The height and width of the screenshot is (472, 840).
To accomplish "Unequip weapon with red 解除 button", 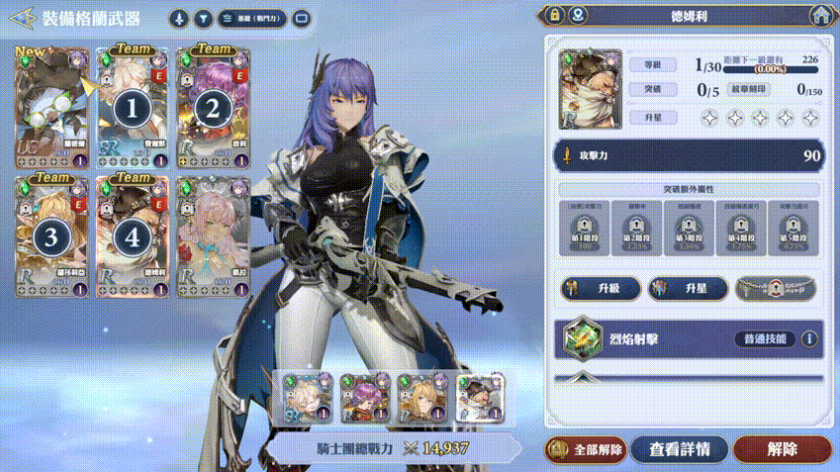I will coord(783,449).
